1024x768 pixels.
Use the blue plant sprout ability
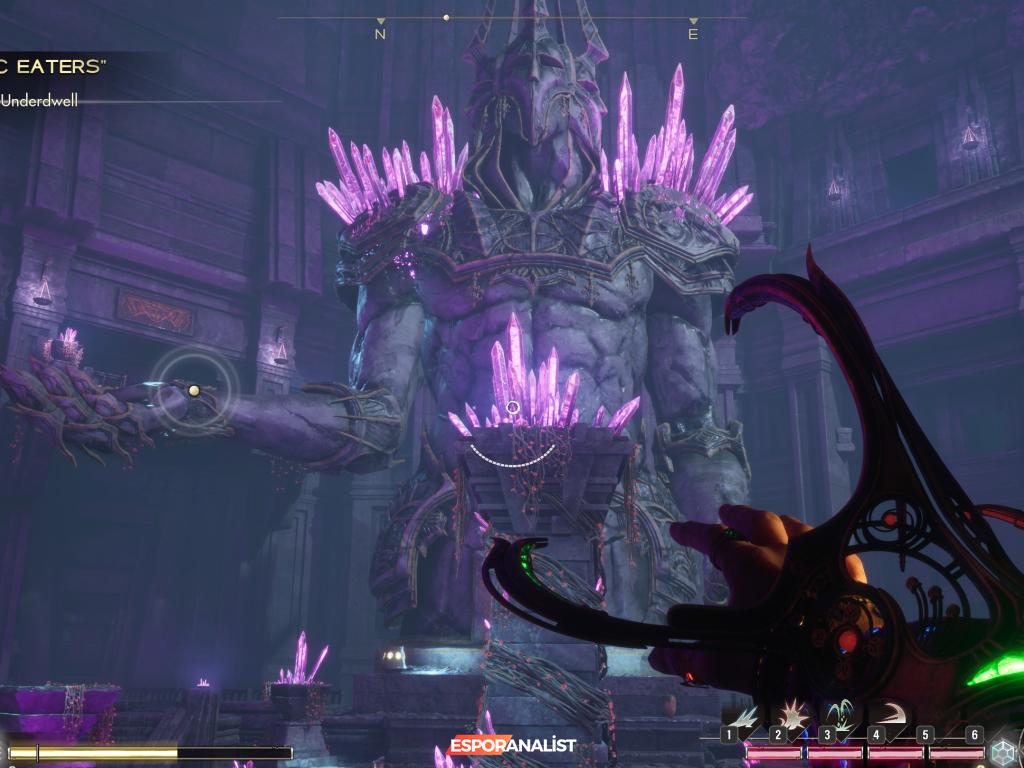[841, 714]
